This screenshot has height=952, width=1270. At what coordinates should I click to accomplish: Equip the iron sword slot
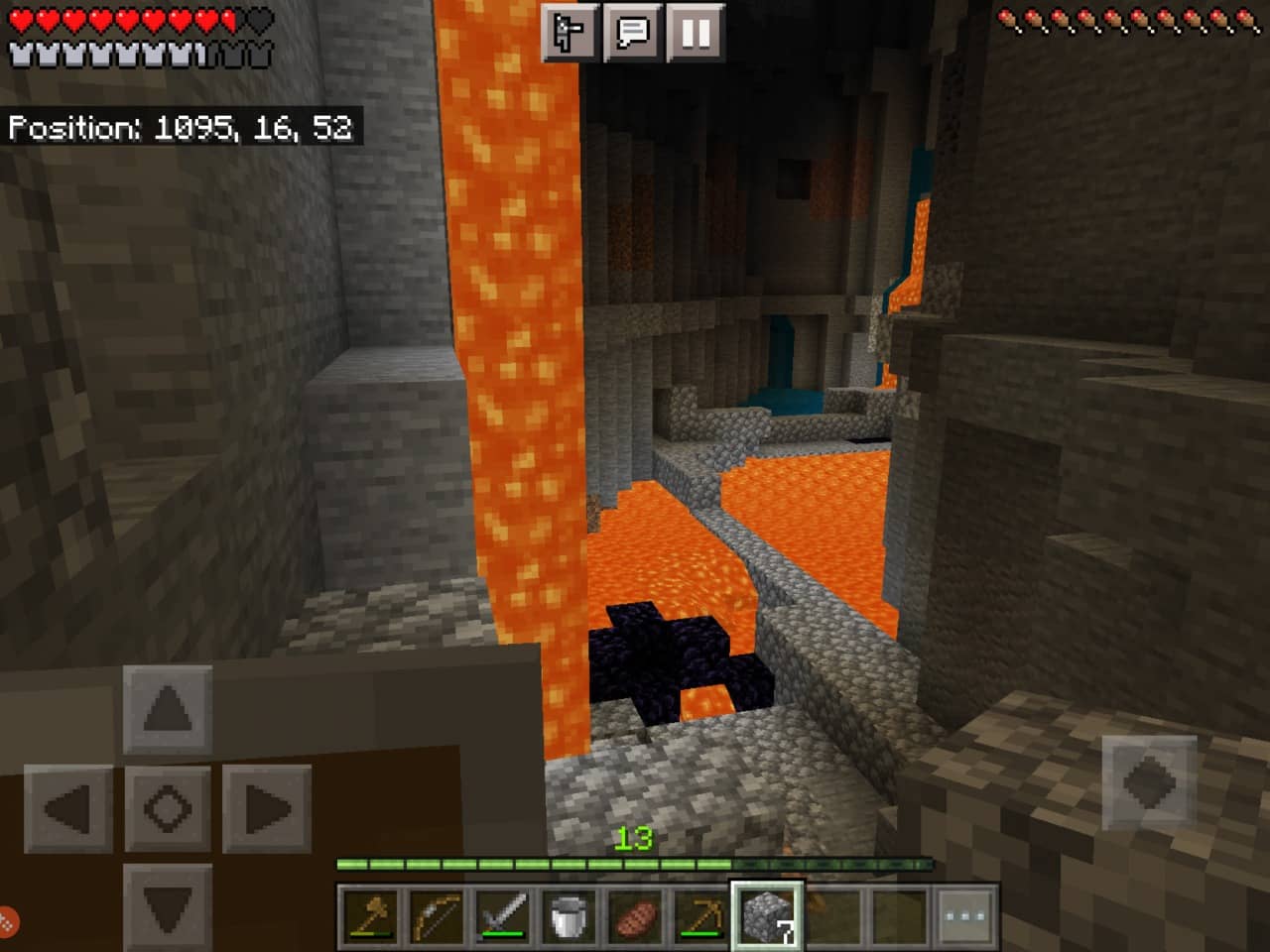click(x=502, y=914)
